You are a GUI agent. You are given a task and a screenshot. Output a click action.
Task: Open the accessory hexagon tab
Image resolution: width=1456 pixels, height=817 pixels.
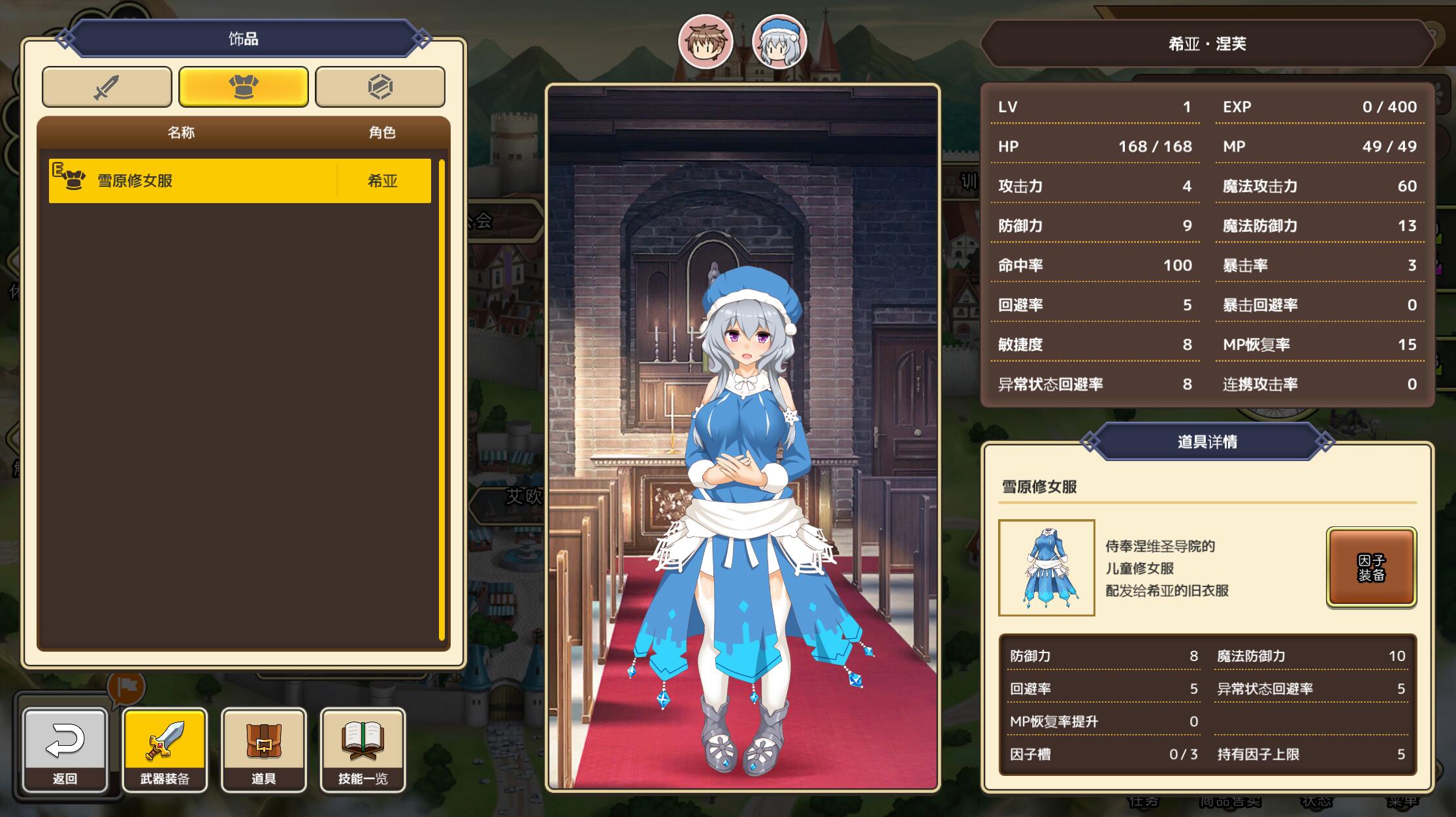[x=380, y=87]
